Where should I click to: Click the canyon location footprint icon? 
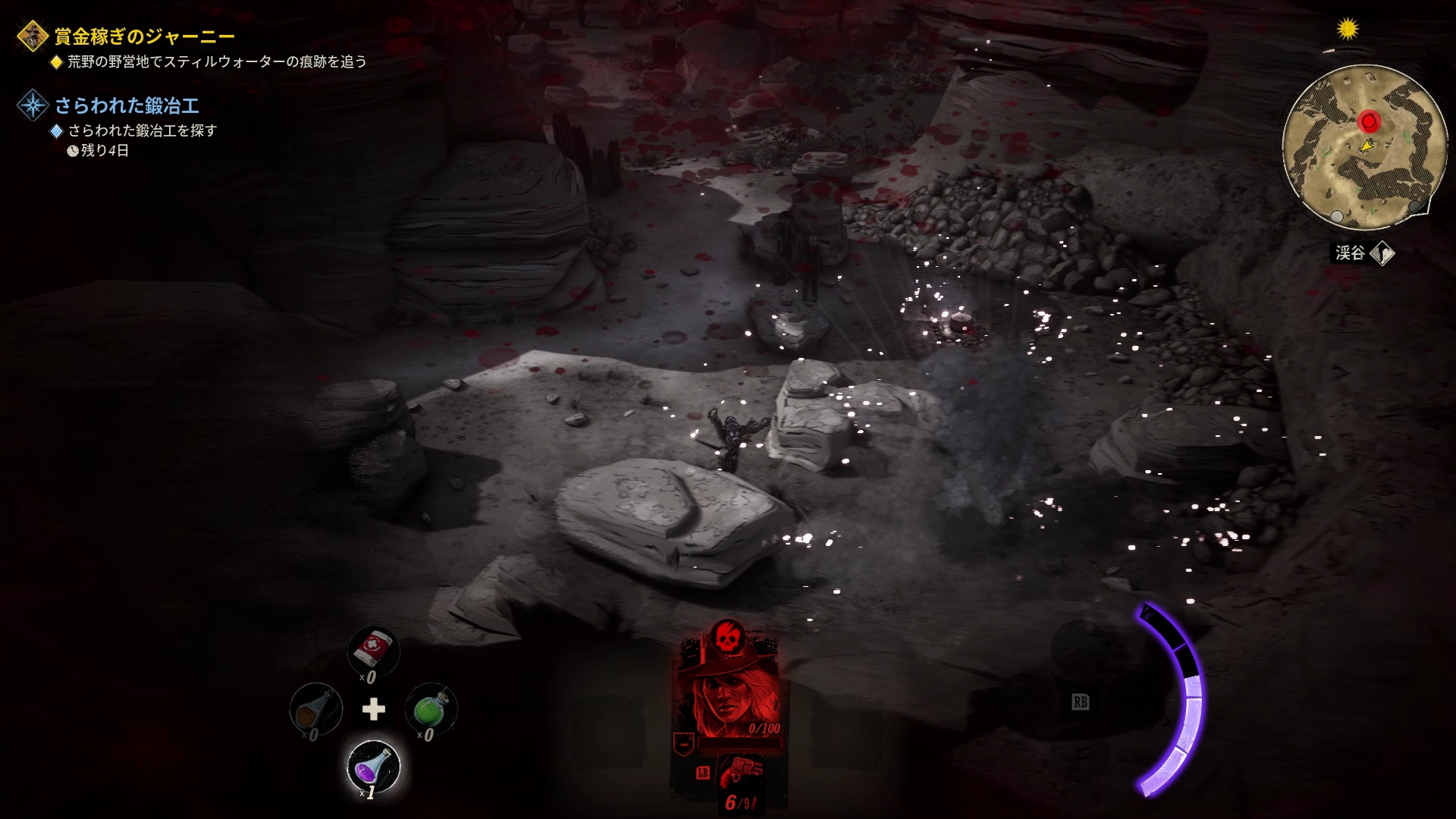click(1382, 253)
